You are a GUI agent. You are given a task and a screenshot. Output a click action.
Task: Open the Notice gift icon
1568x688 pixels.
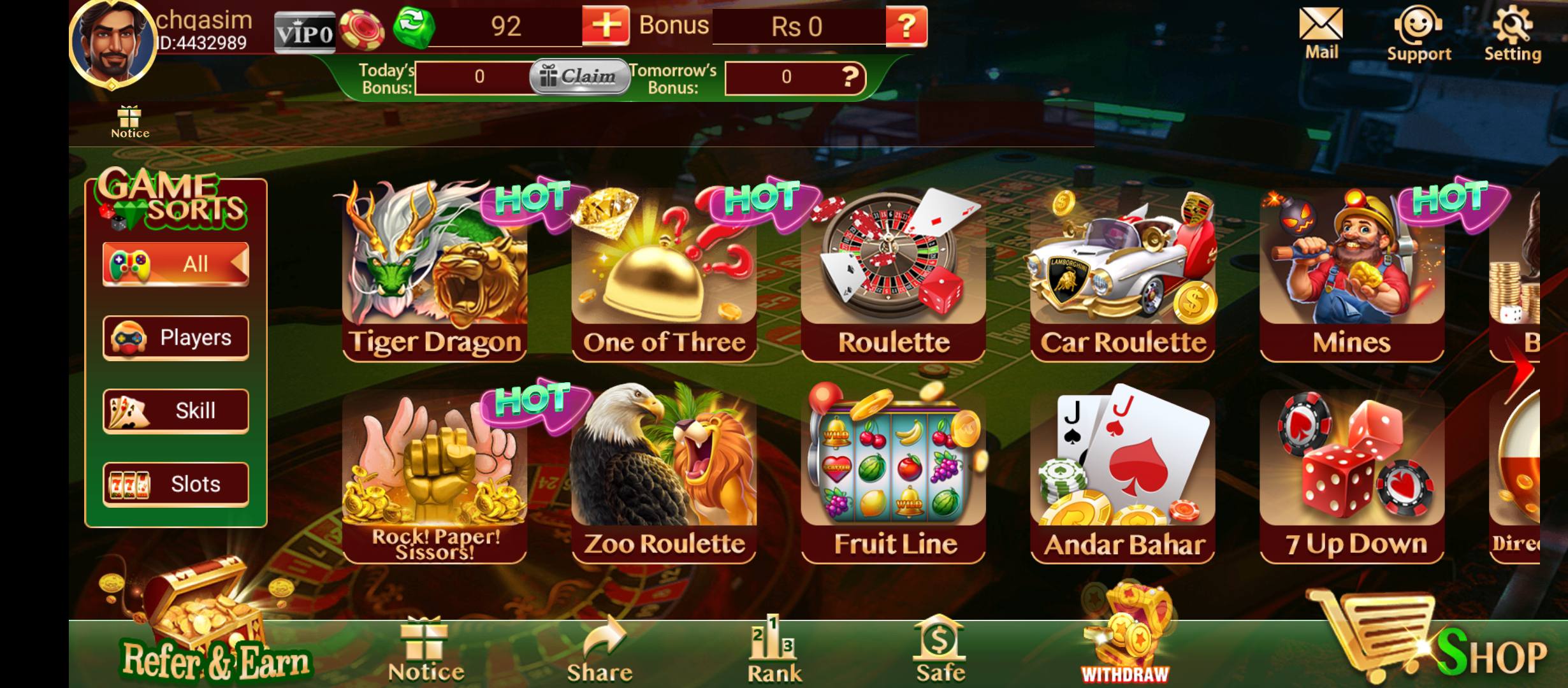130,120
